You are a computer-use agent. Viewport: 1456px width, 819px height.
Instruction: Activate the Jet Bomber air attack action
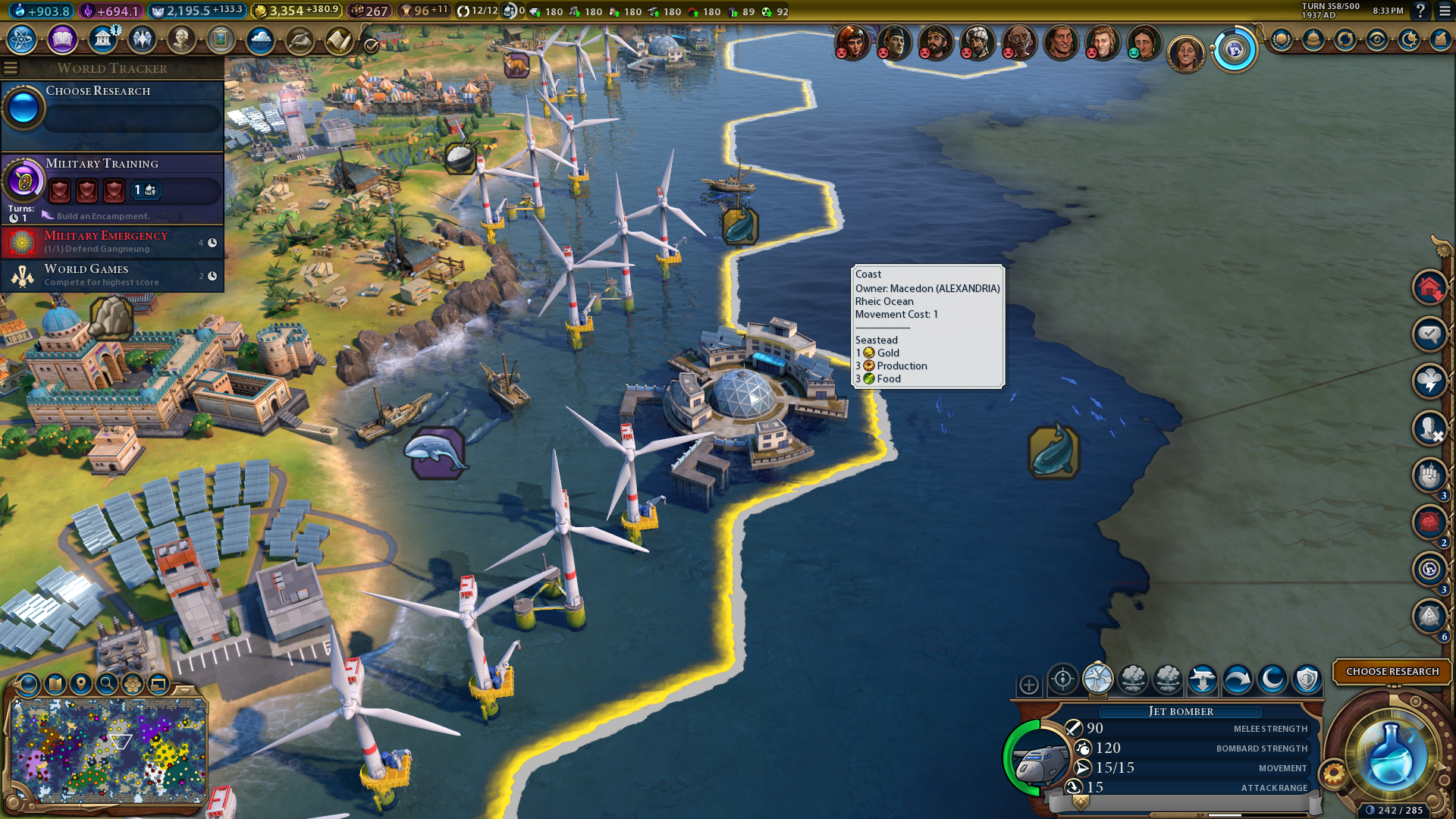[x=1062, y=679]
